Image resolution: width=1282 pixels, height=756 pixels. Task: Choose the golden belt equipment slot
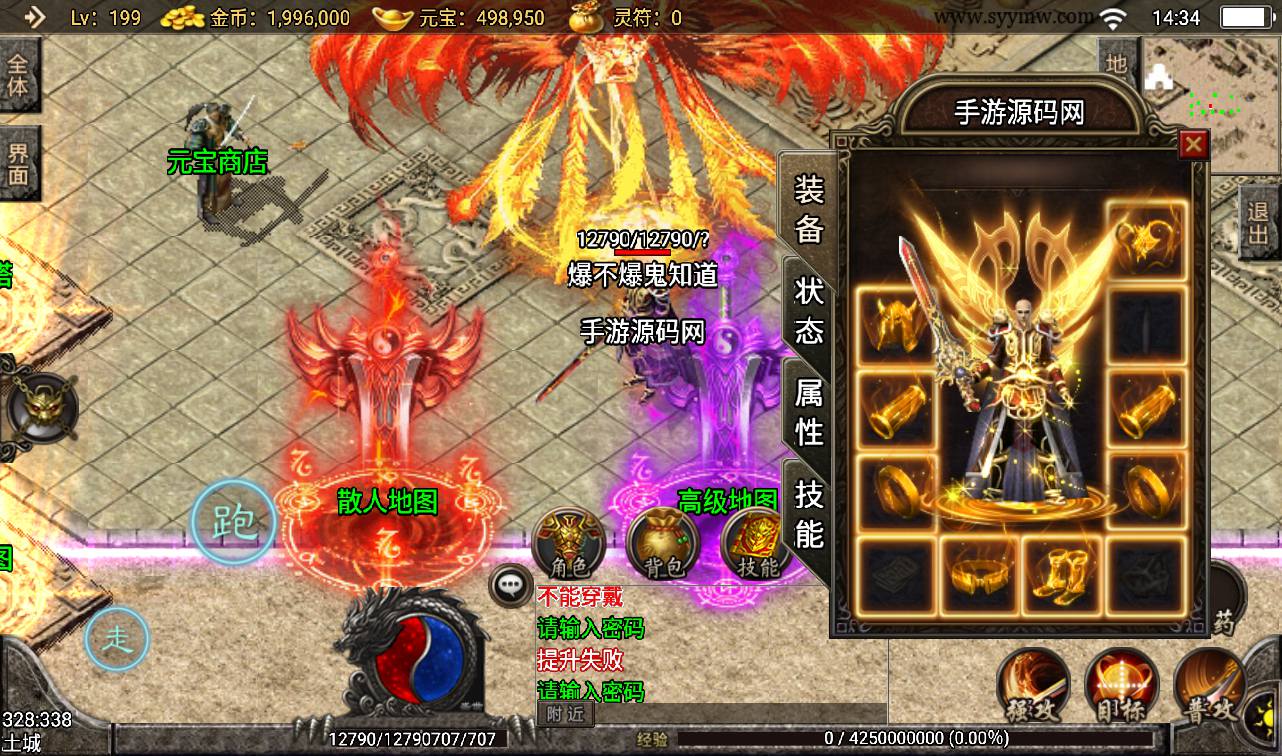click(977, 574)
